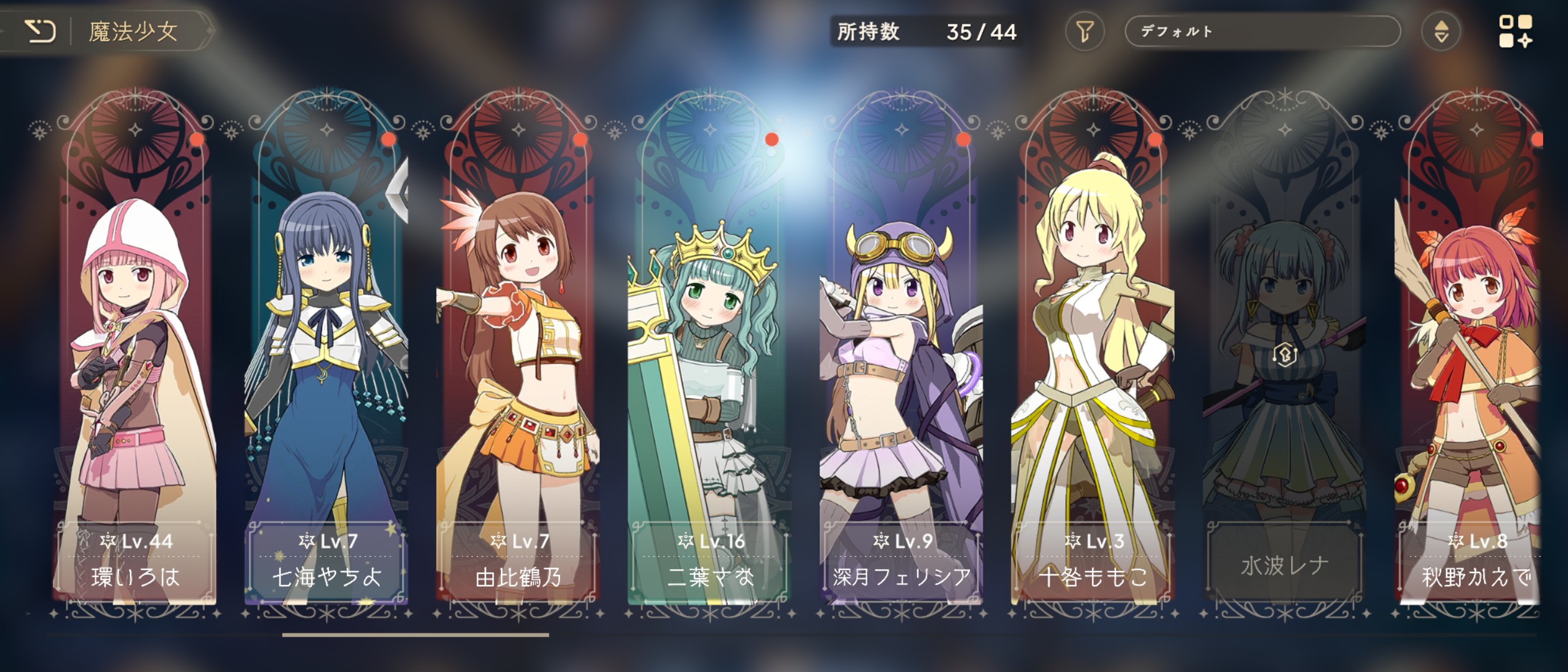This screenshot has width=1568, height=672.
Task: Go back using the return arrow button
Action: [41, 31]
